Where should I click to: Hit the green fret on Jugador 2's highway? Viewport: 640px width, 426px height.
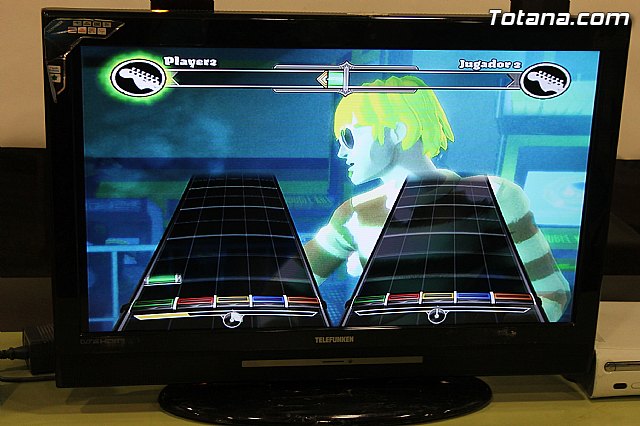coord(369,299)
